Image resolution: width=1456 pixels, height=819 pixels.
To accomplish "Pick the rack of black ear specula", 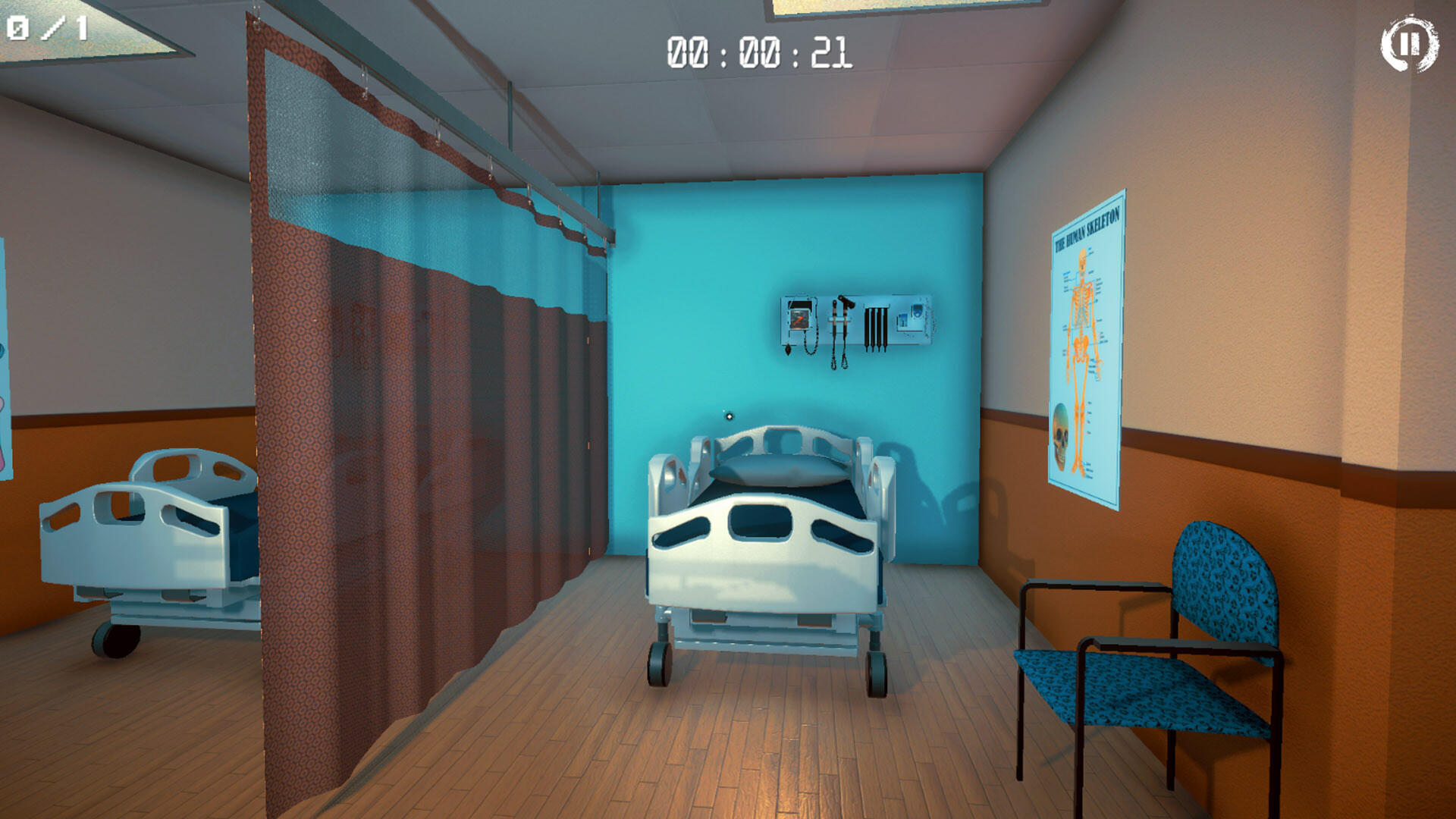I will (x=876, y=326).
